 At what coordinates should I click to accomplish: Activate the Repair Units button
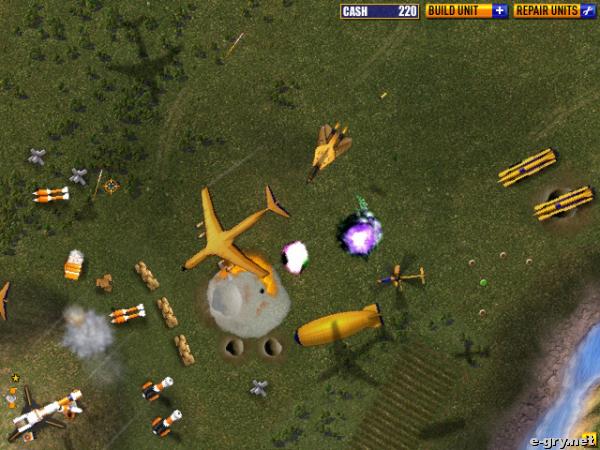click(554, 11)
